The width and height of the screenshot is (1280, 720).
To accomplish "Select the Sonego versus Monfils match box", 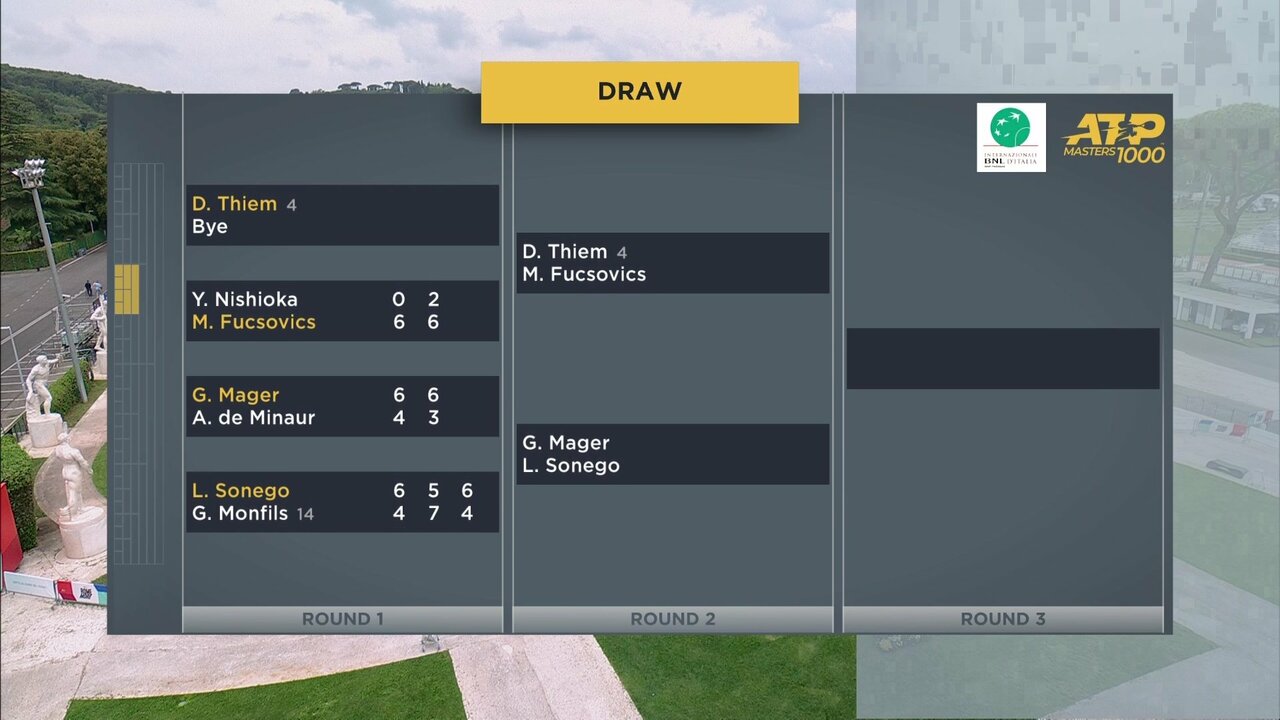I will coord(342,502).
